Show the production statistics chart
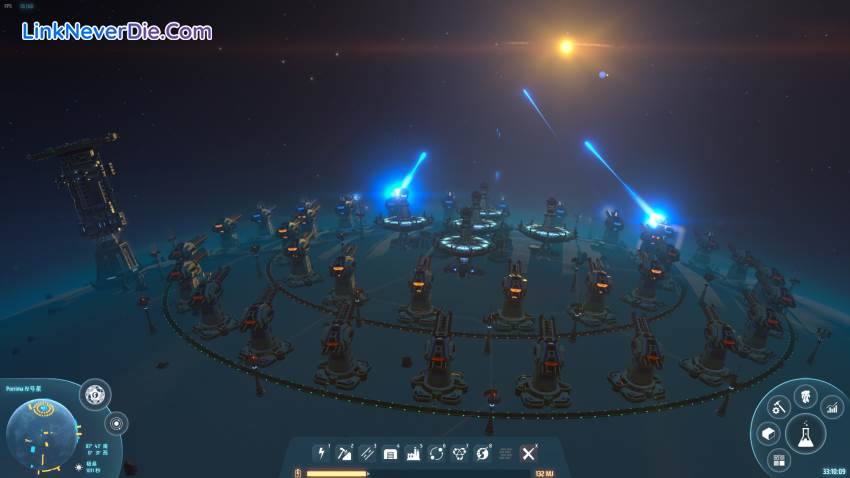 click(x=831, y=407)
